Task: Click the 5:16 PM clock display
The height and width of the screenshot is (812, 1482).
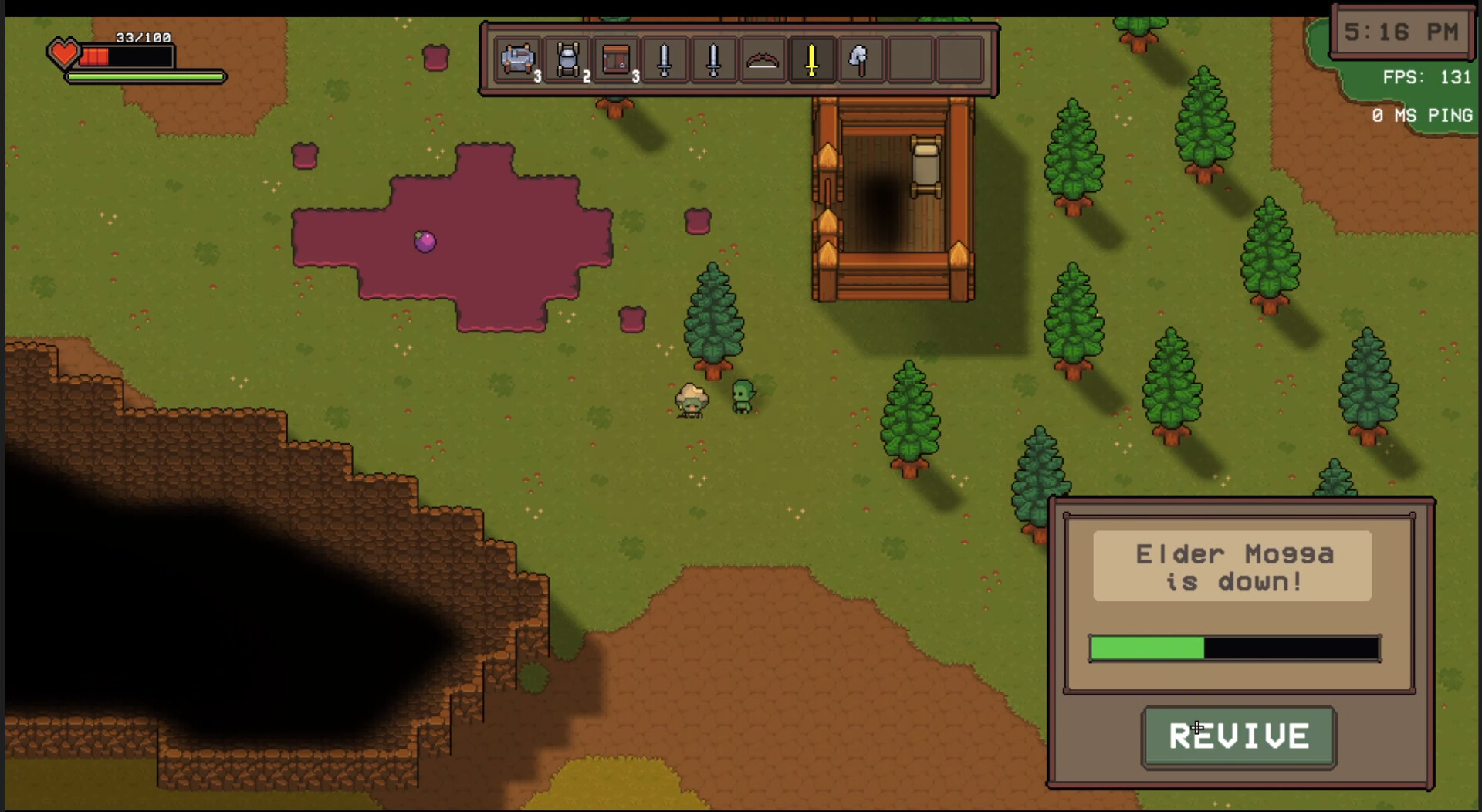Action: coord(1401,32)
